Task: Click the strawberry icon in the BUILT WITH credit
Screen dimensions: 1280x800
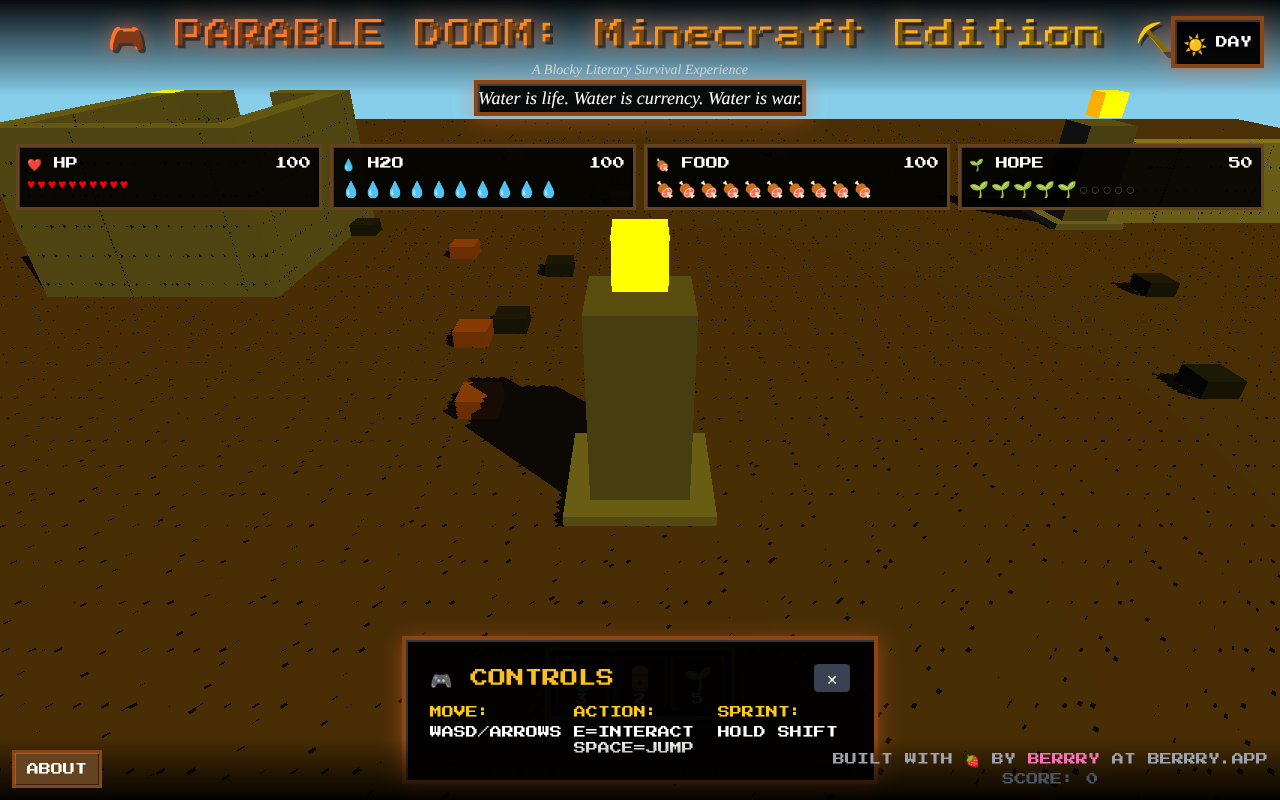Action: click(x=972, y=758)
